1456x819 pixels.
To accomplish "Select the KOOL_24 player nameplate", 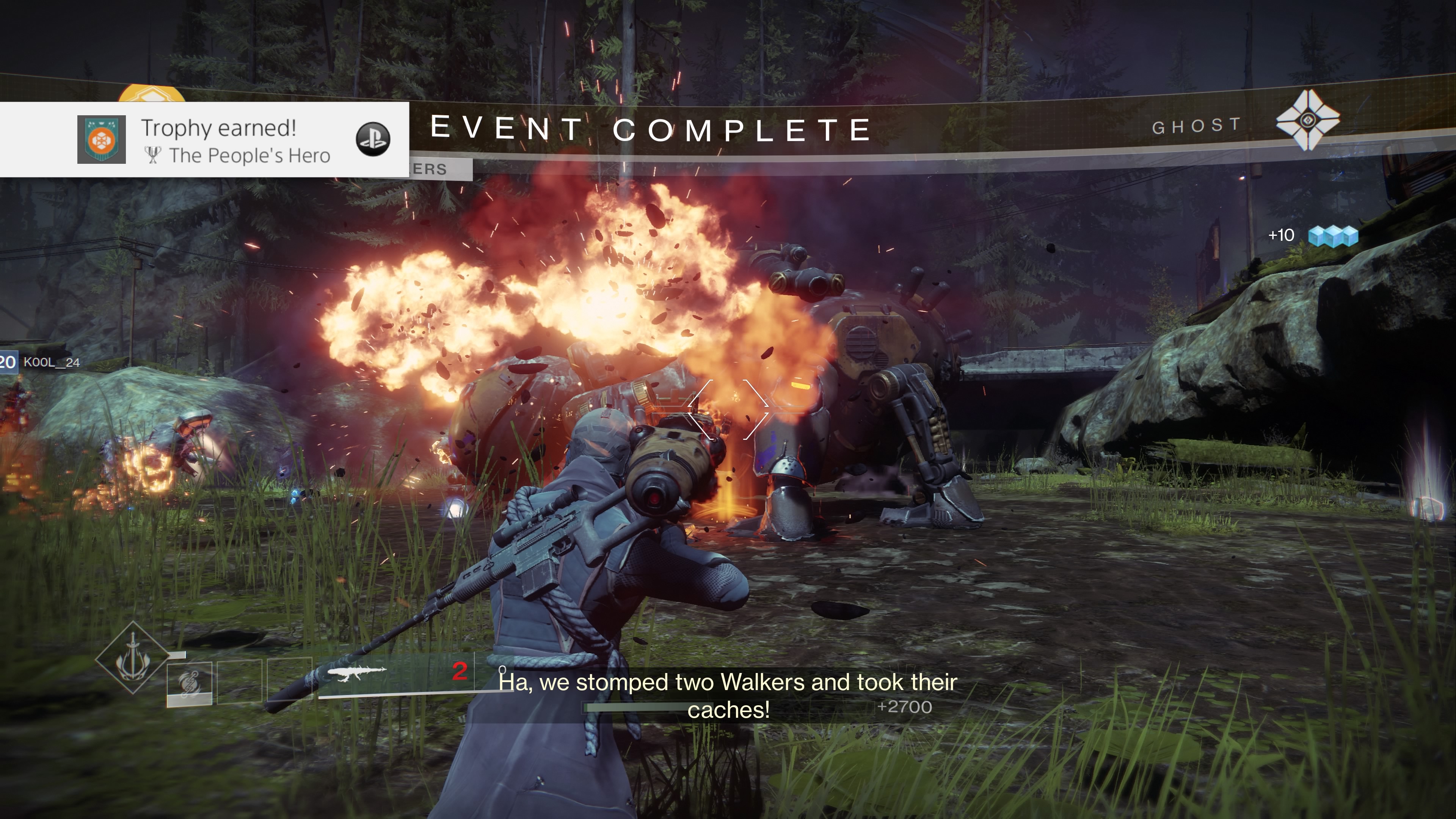I will pos(51,362).
